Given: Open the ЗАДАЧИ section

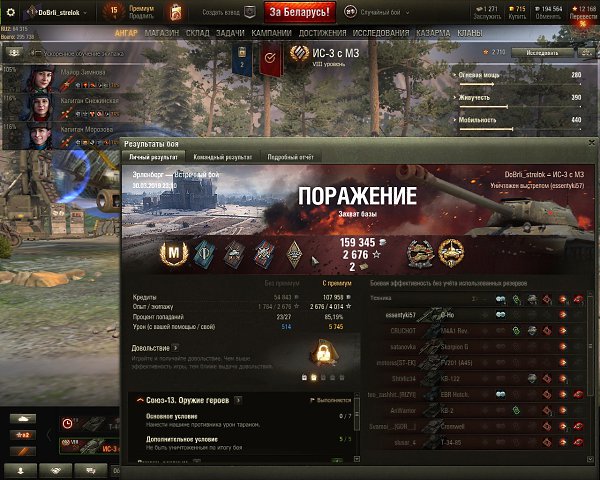Looking at the screenshot, I should coord(230,32).
